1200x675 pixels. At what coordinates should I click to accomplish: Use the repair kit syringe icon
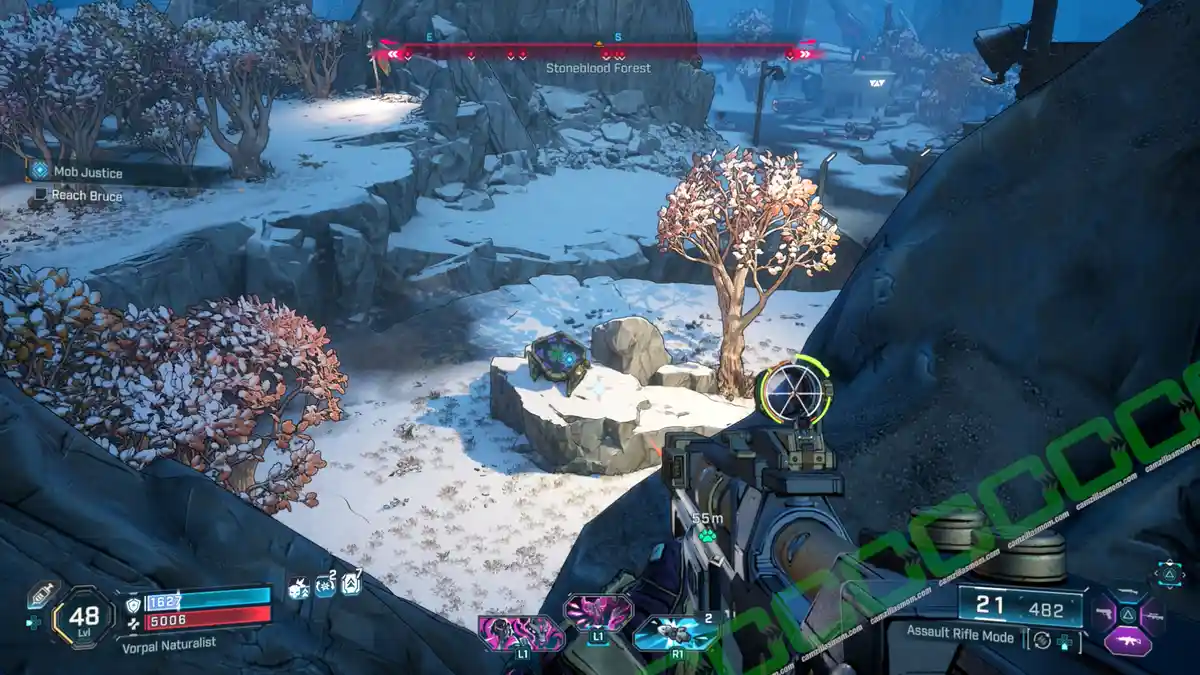(41, 594)
